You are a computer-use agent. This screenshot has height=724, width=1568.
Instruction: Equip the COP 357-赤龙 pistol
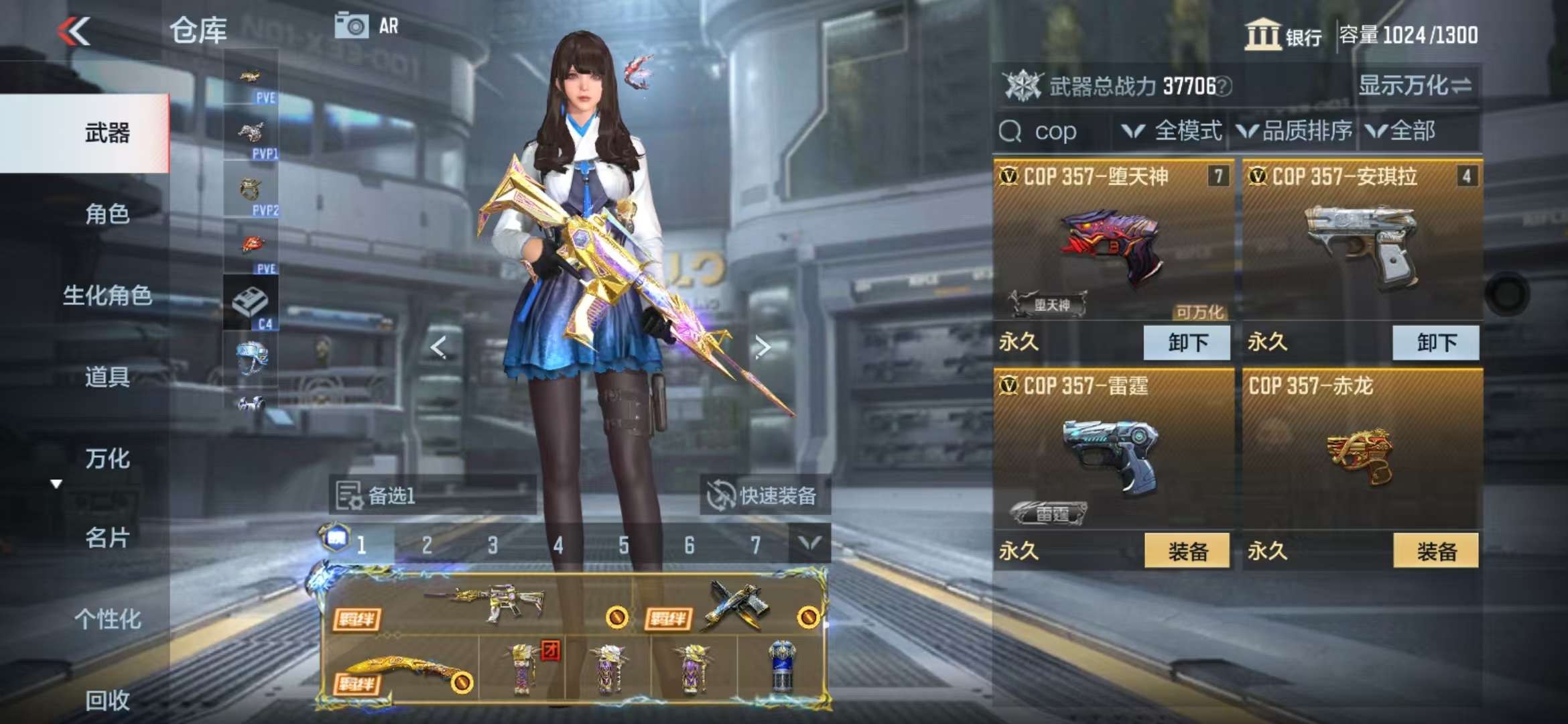click(x=1435, y=551)
